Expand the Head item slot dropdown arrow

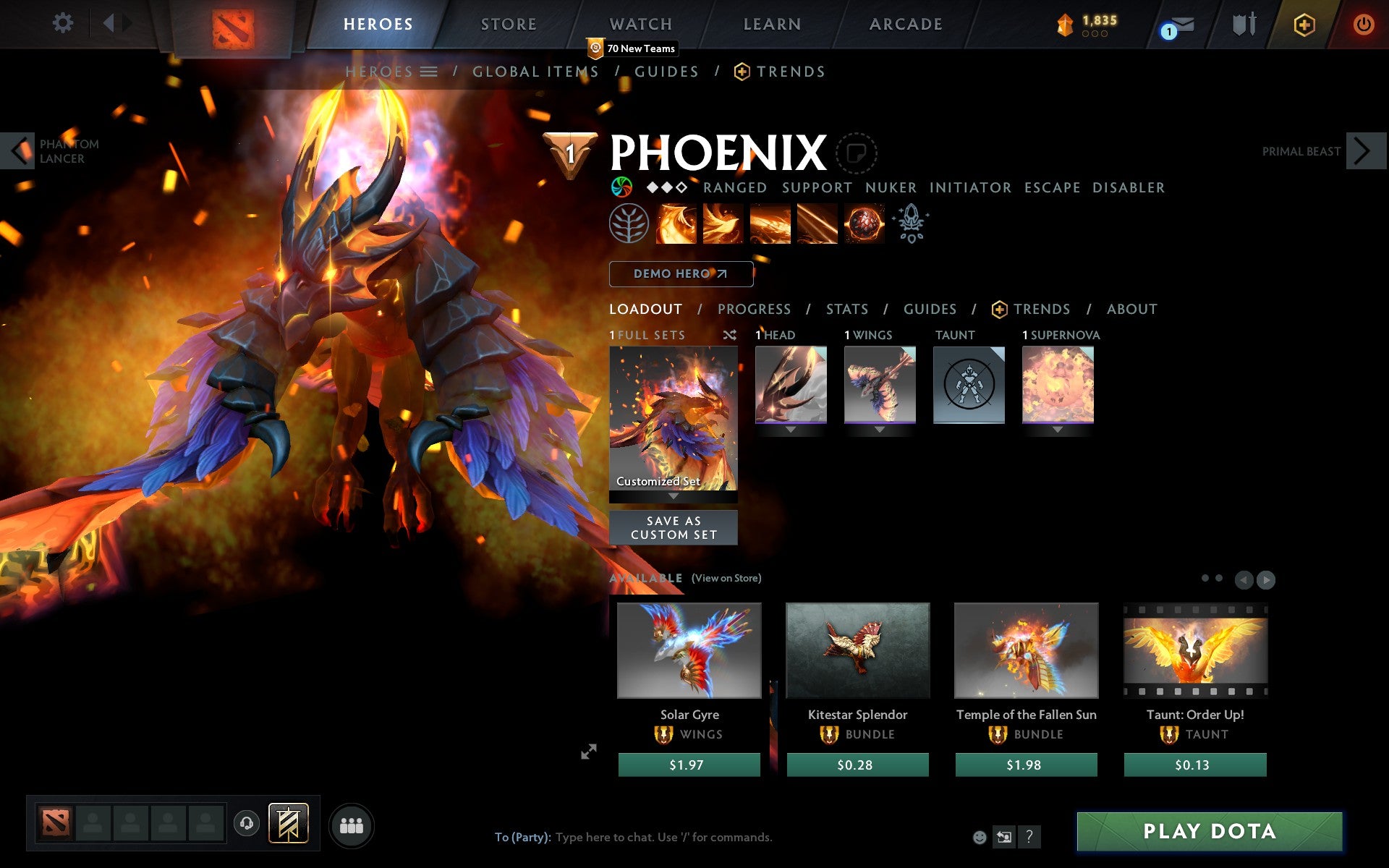click(x=790, y=428)
